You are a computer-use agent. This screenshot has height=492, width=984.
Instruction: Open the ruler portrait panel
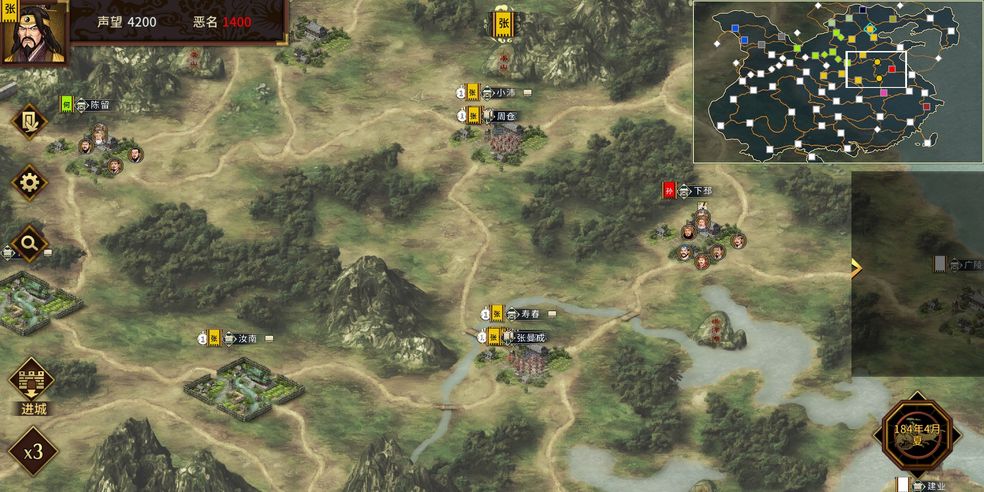[34, 31]
